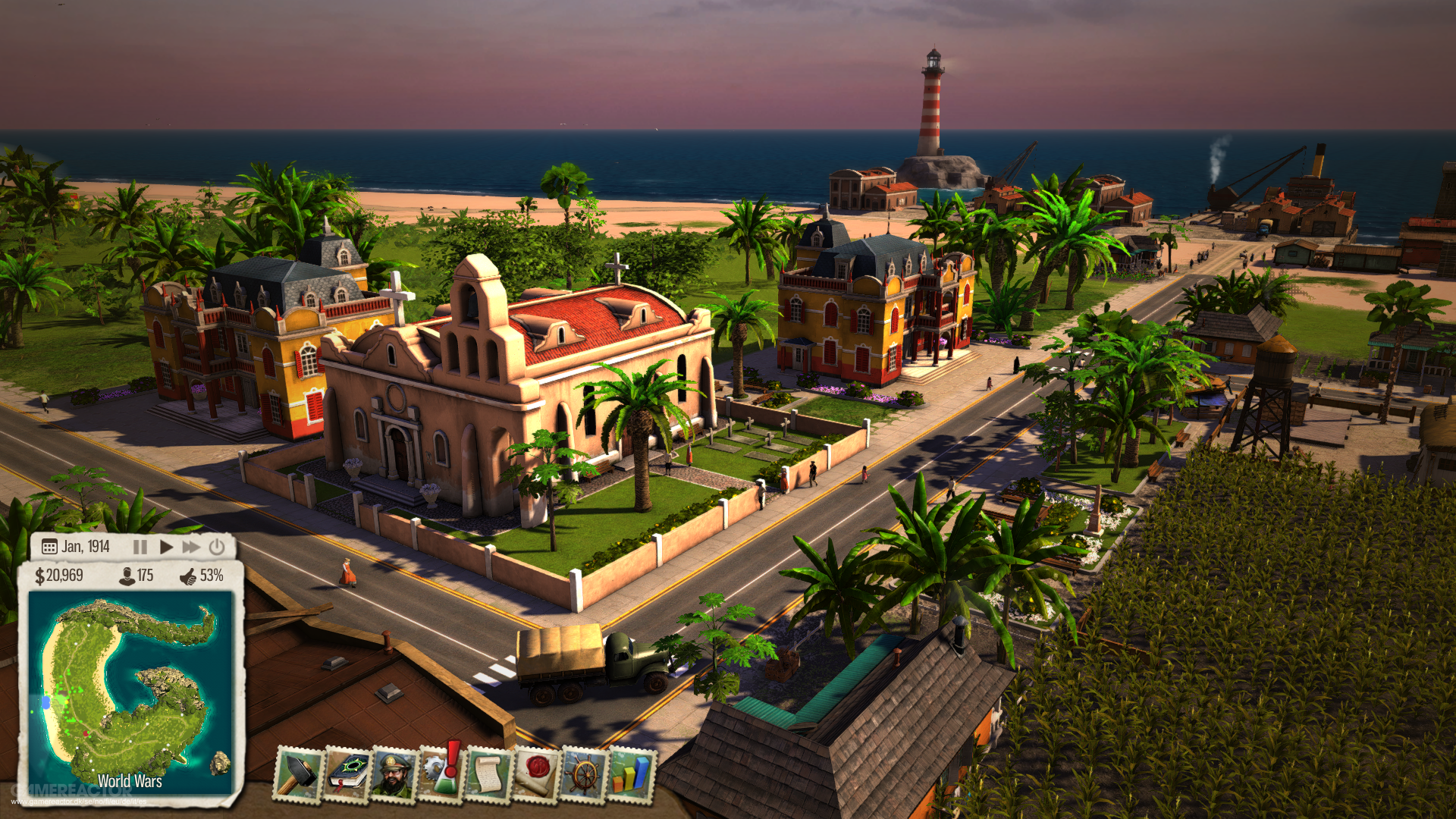Click the dollar treasury icon showing 20,969

click(x=40, y=577)
